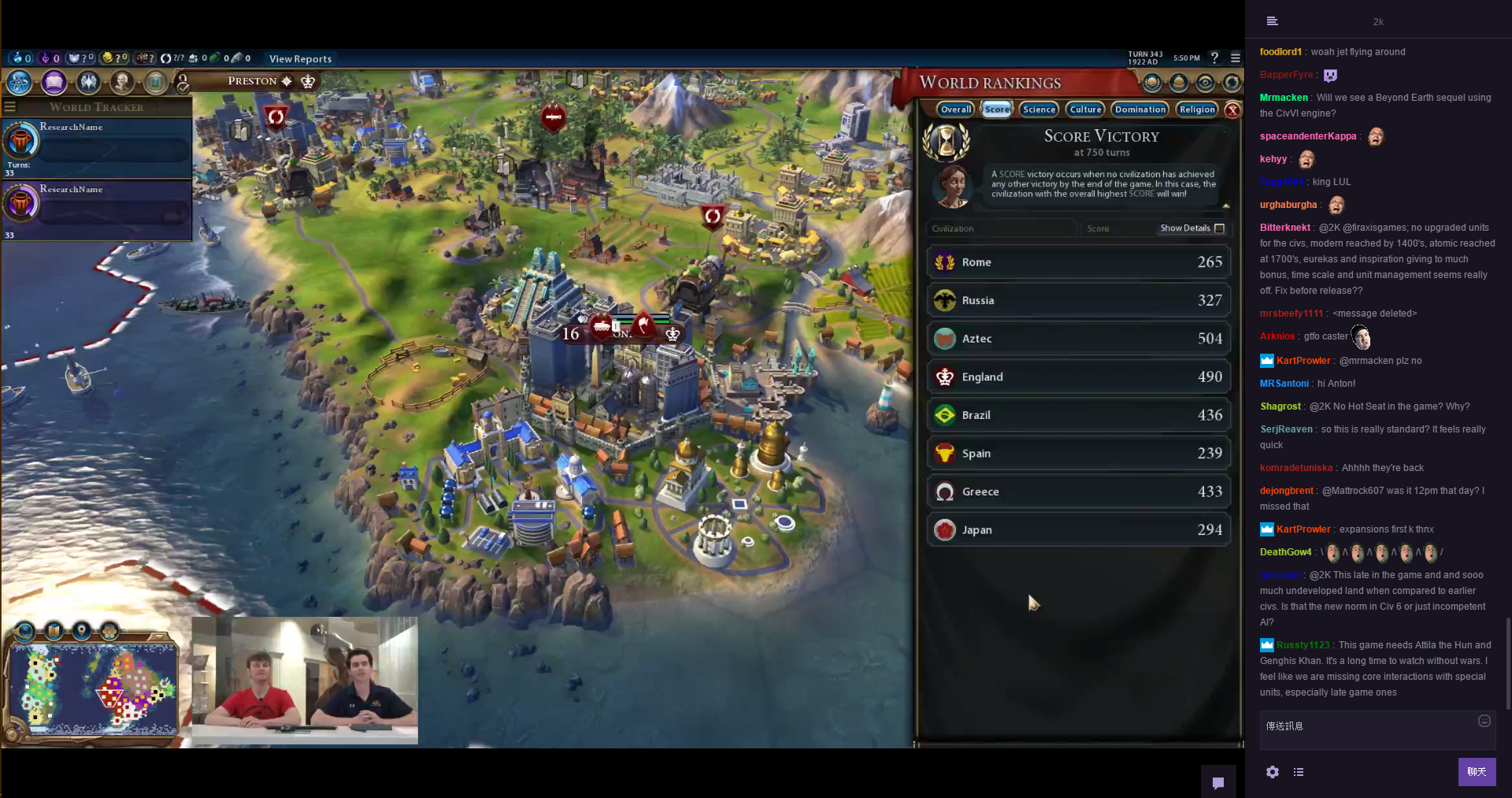Open the Civilopedia question mark help
Image resolution: width=1512 pixels, height=798 pixels.
pos(1214,58)
